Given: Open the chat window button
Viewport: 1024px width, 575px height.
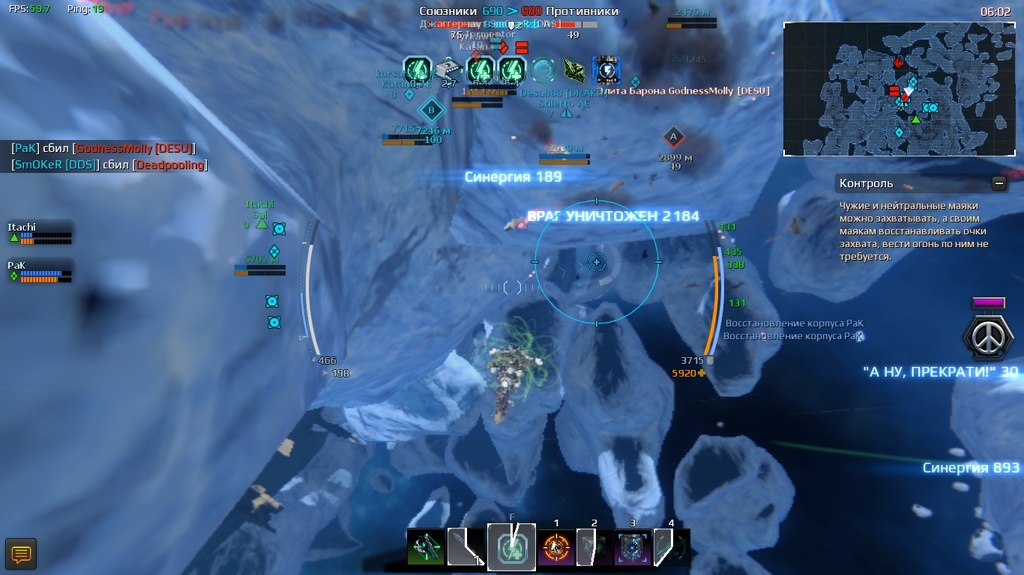Looking at the screenshot, I should [21, 553].
